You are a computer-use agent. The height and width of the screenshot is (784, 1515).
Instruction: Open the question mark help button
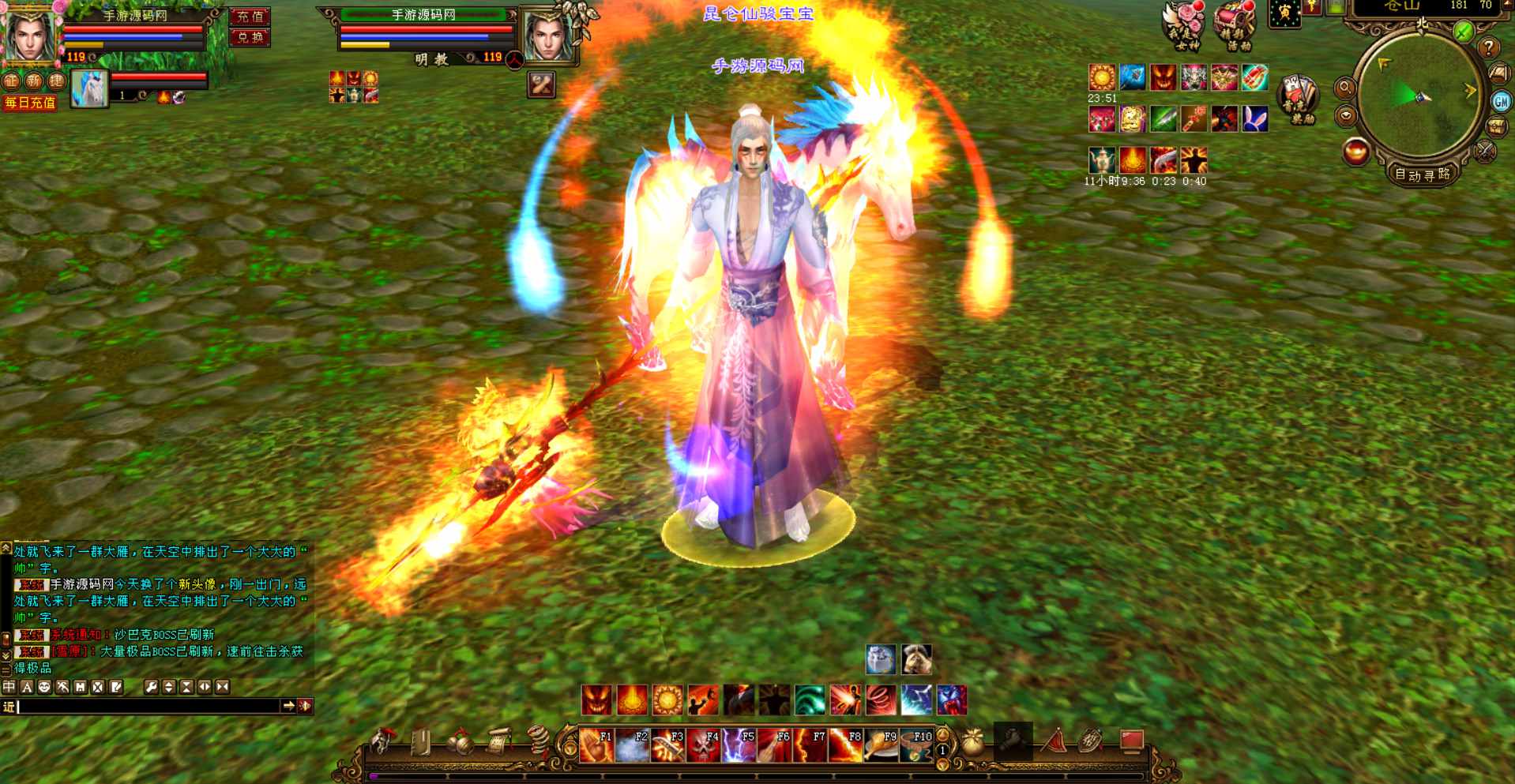point(1488,48)
